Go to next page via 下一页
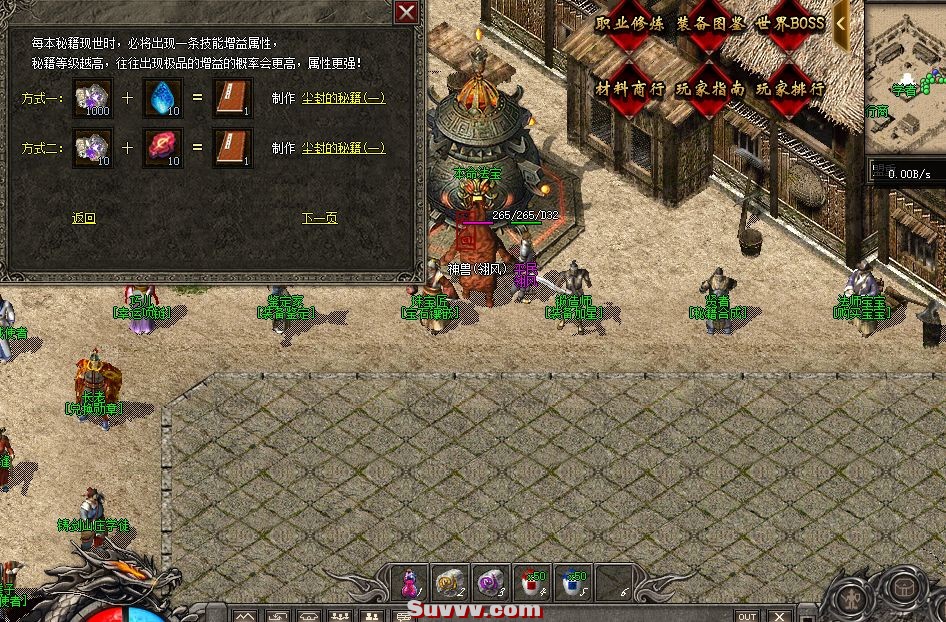 [319, 218]
